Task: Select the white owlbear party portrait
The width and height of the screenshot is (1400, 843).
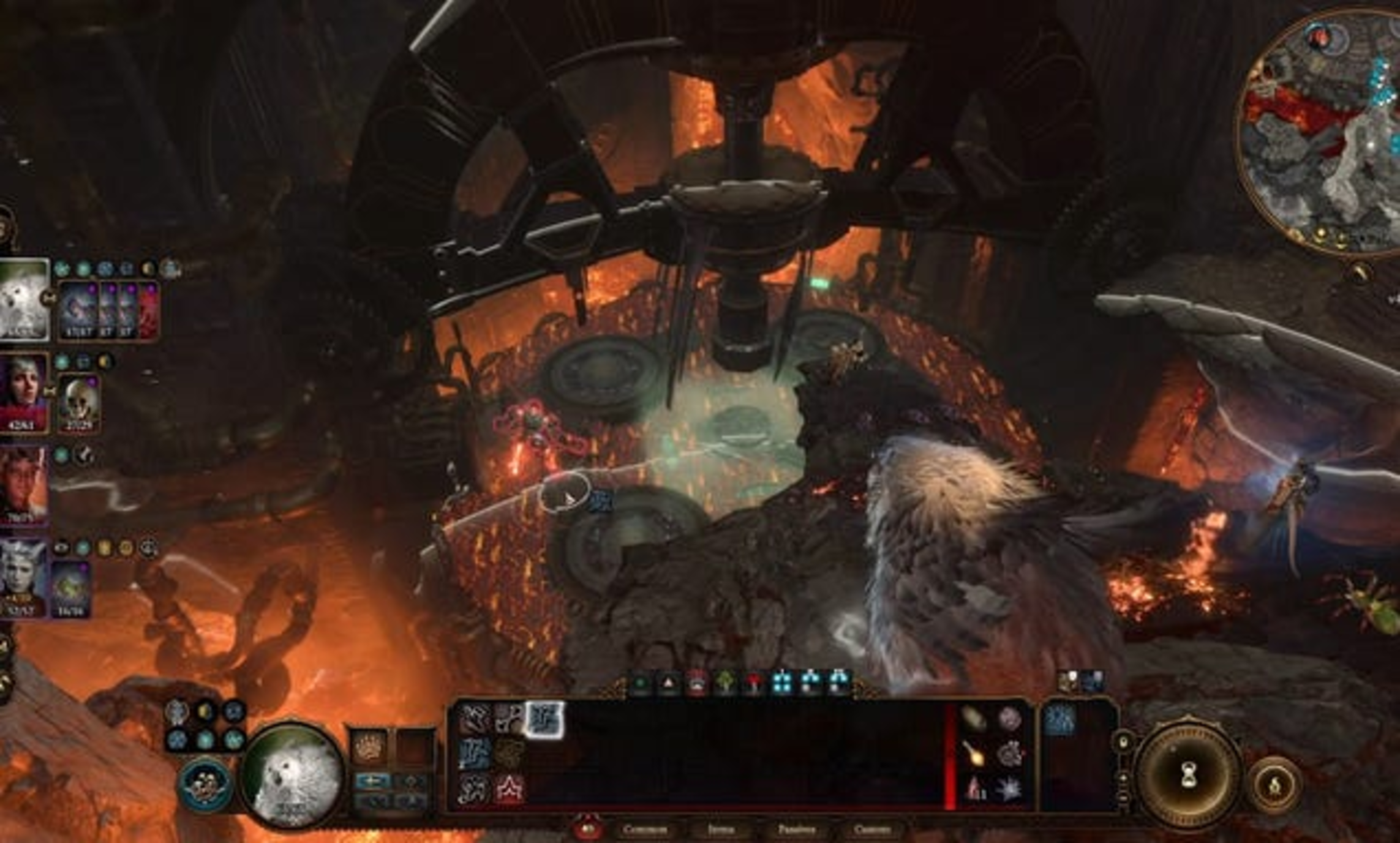Action: tap(23, 298)
